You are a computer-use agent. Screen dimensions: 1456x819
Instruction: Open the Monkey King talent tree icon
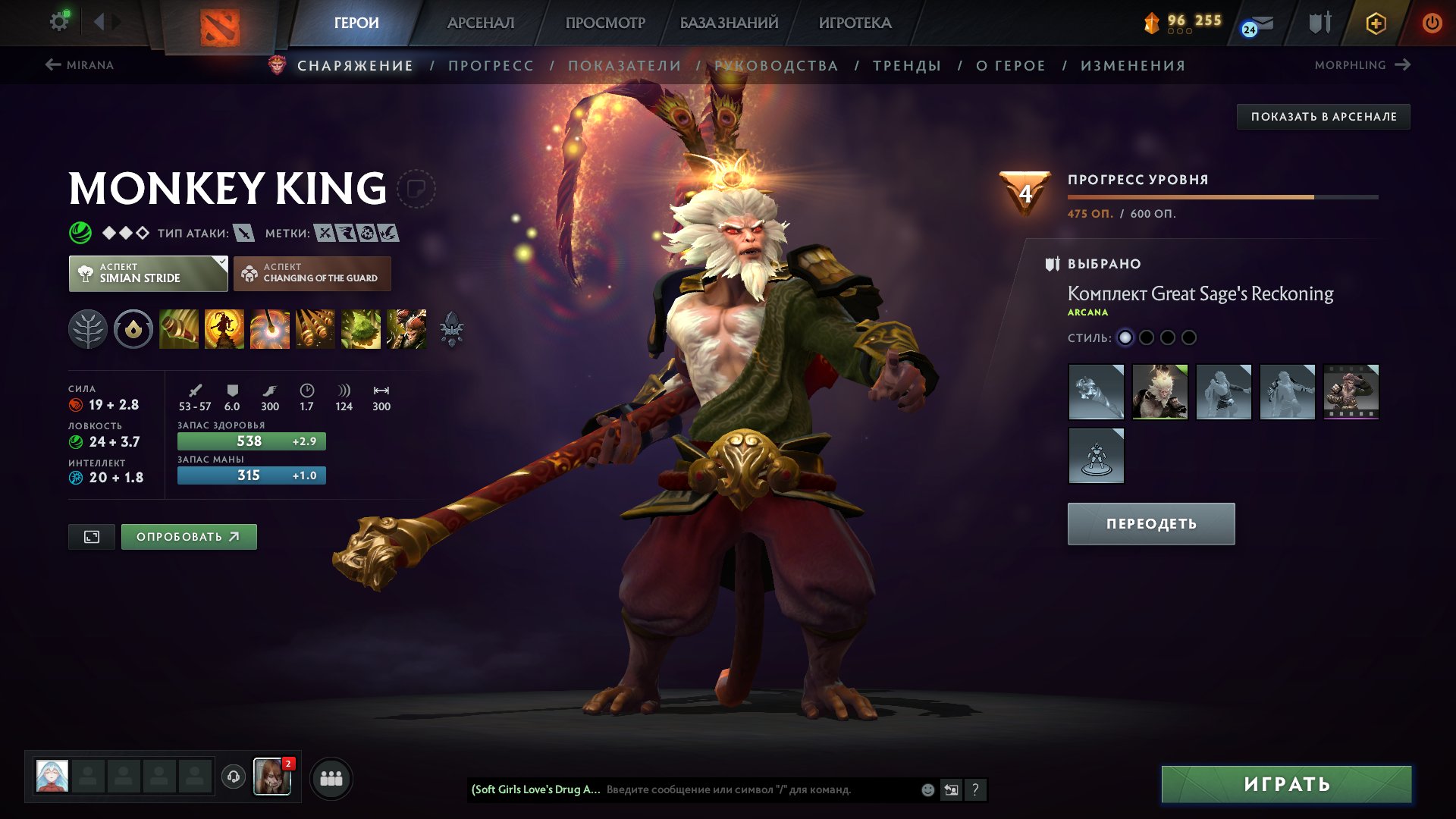tap(88, 329)
